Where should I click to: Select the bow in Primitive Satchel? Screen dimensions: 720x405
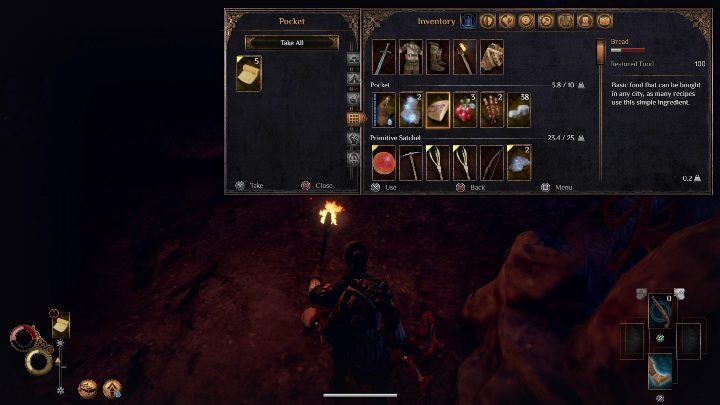492,162
